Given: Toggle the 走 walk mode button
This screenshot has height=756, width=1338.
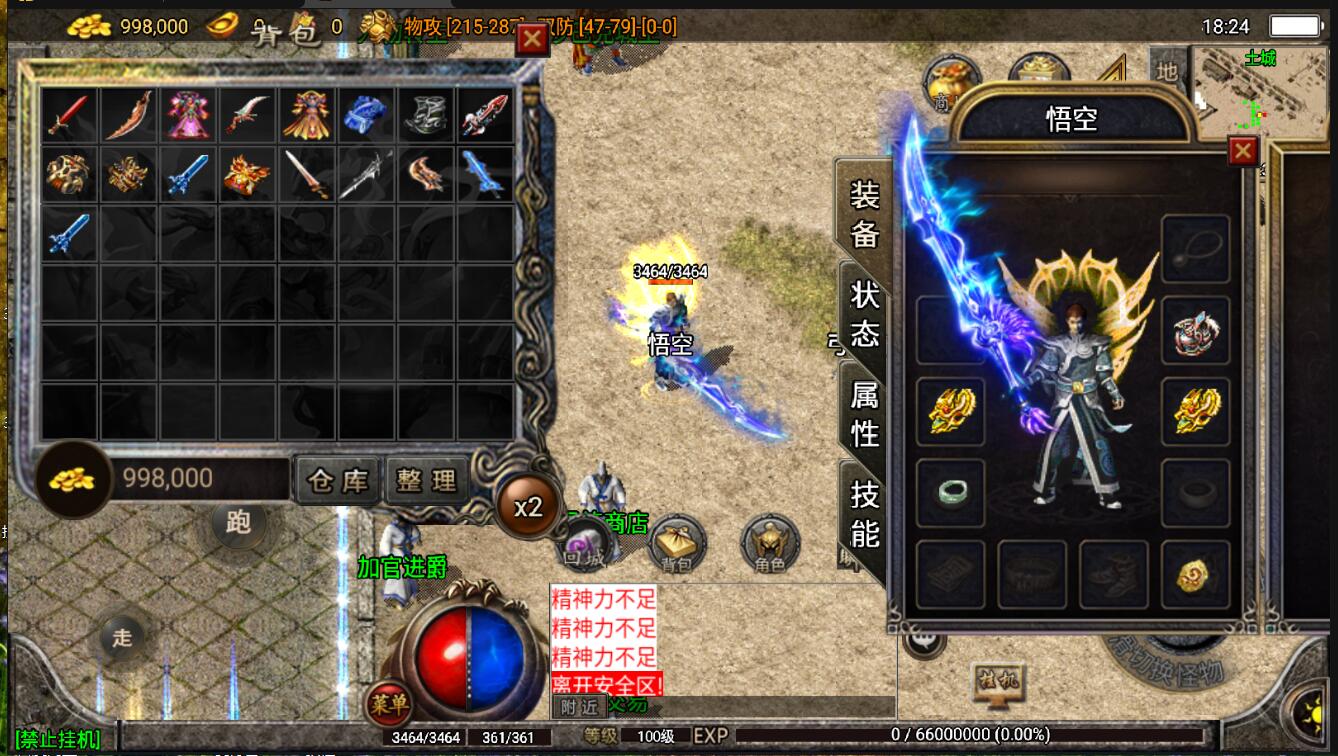Looking at the screenshot, I should tap(122, 637).
